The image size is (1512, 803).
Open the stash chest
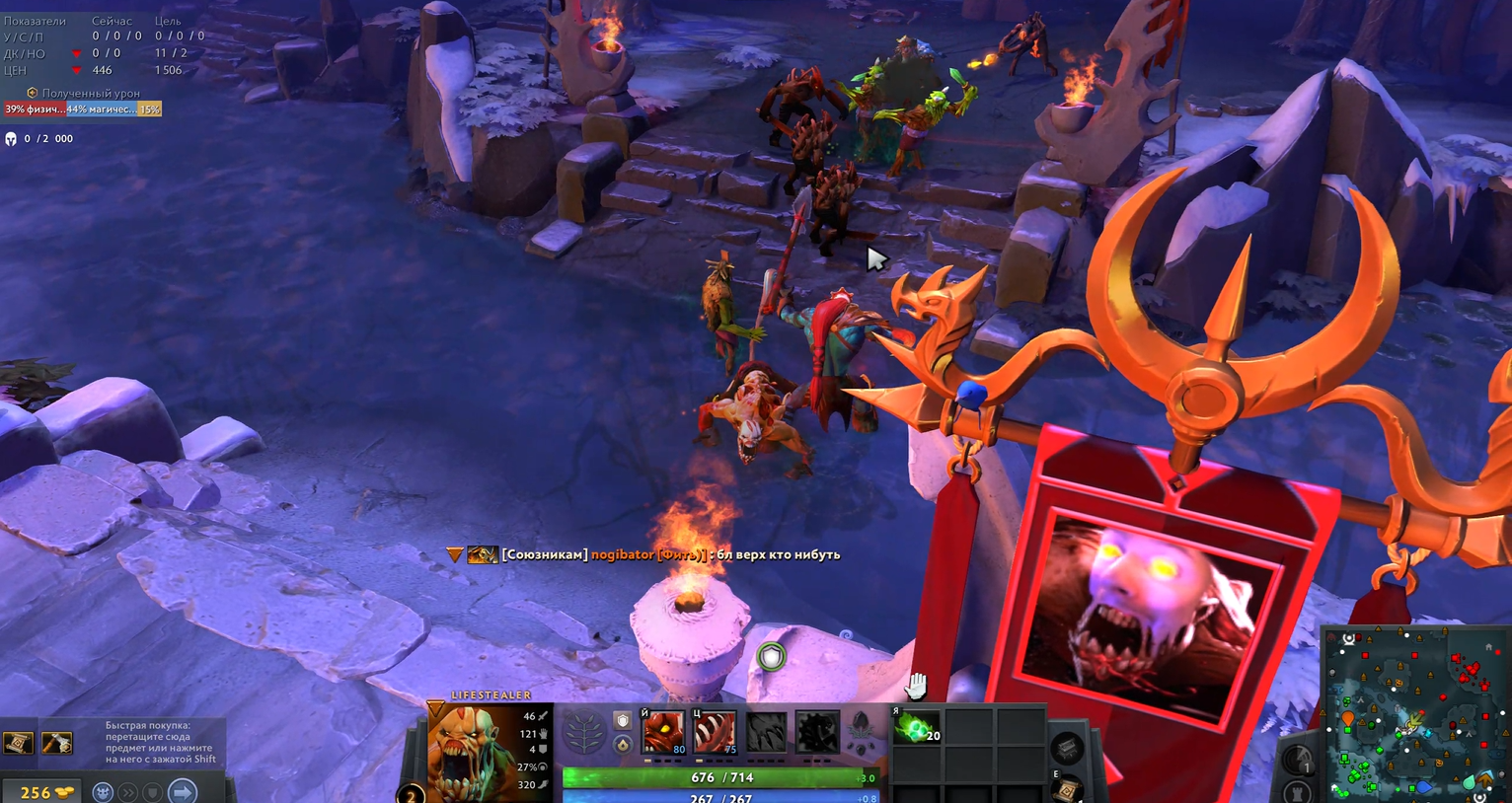[1066, 748]
